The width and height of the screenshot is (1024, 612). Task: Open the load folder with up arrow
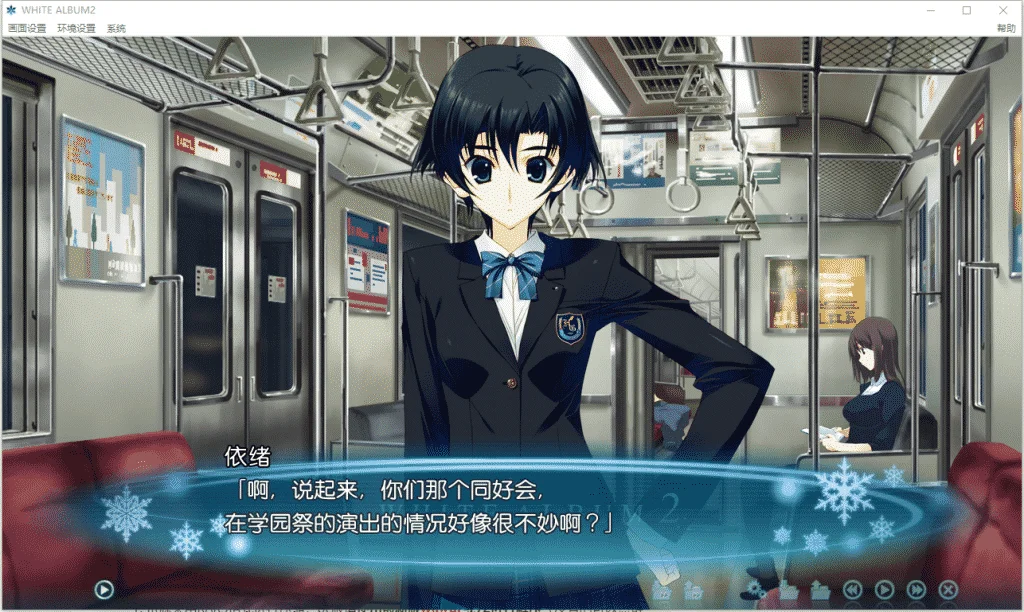[821, 590]
